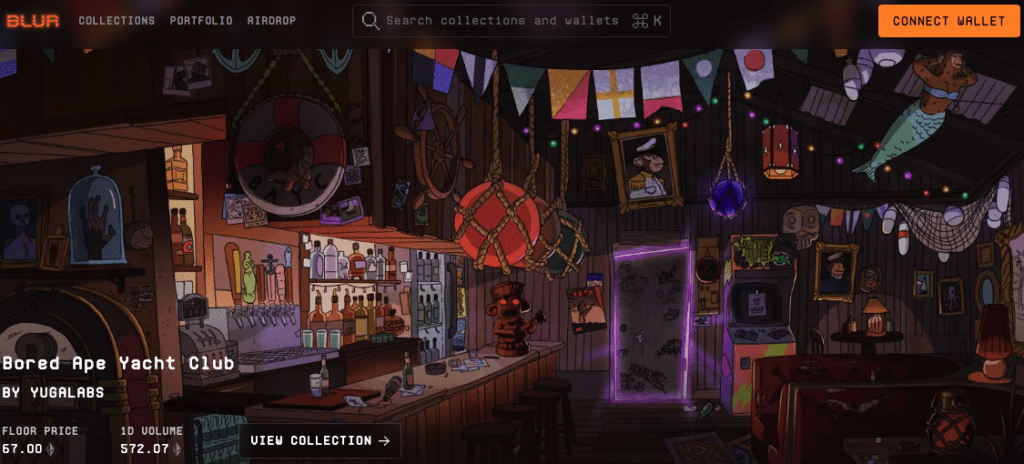Open the Collections page
1024x464 pixels.
point(116,21)
